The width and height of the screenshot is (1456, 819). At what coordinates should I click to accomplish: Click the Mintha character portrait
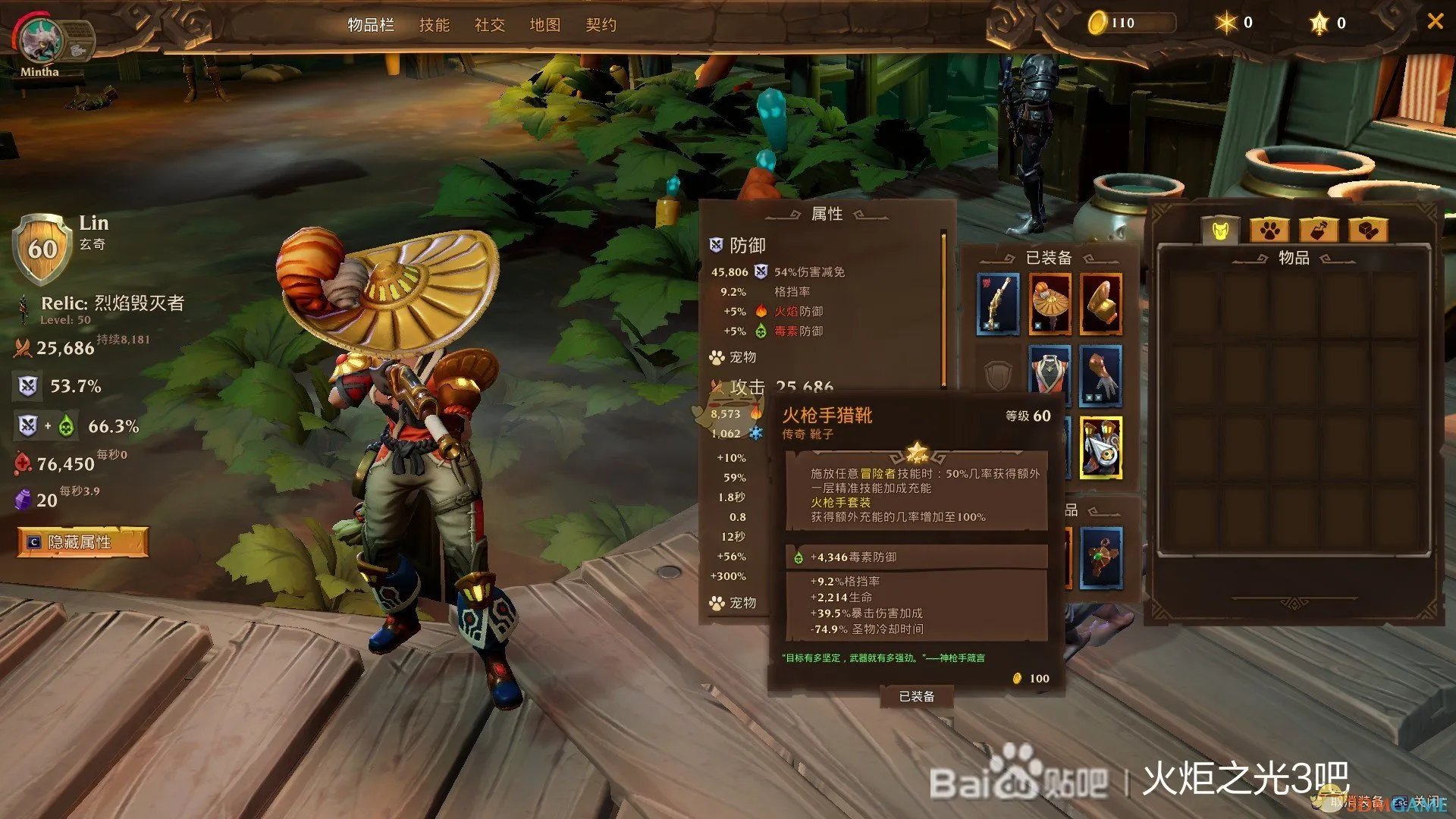coord(42,42)
